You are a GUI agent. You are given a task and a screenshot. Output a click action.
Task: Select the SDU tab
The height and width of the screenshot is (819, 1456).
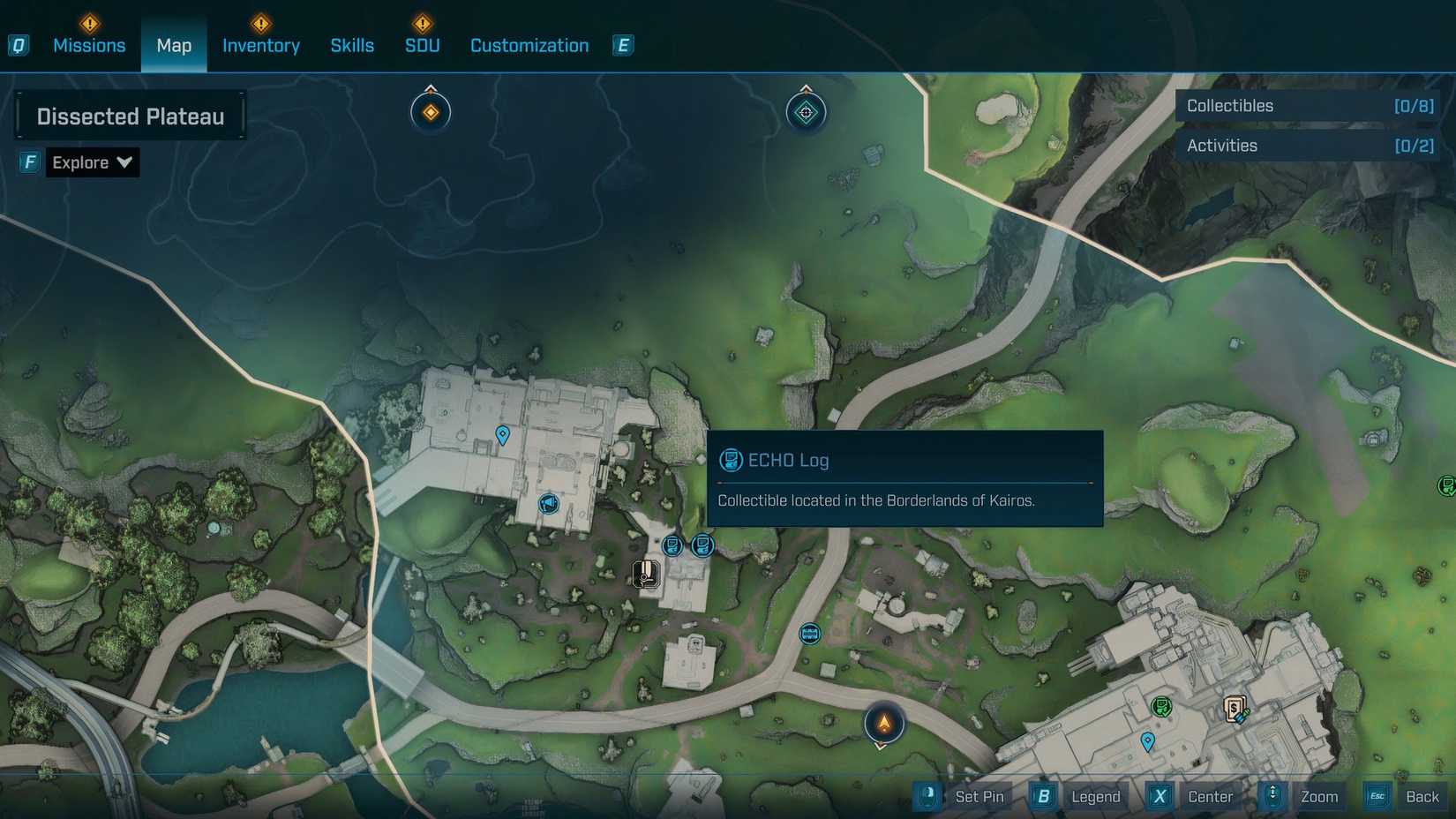(422, 45)
